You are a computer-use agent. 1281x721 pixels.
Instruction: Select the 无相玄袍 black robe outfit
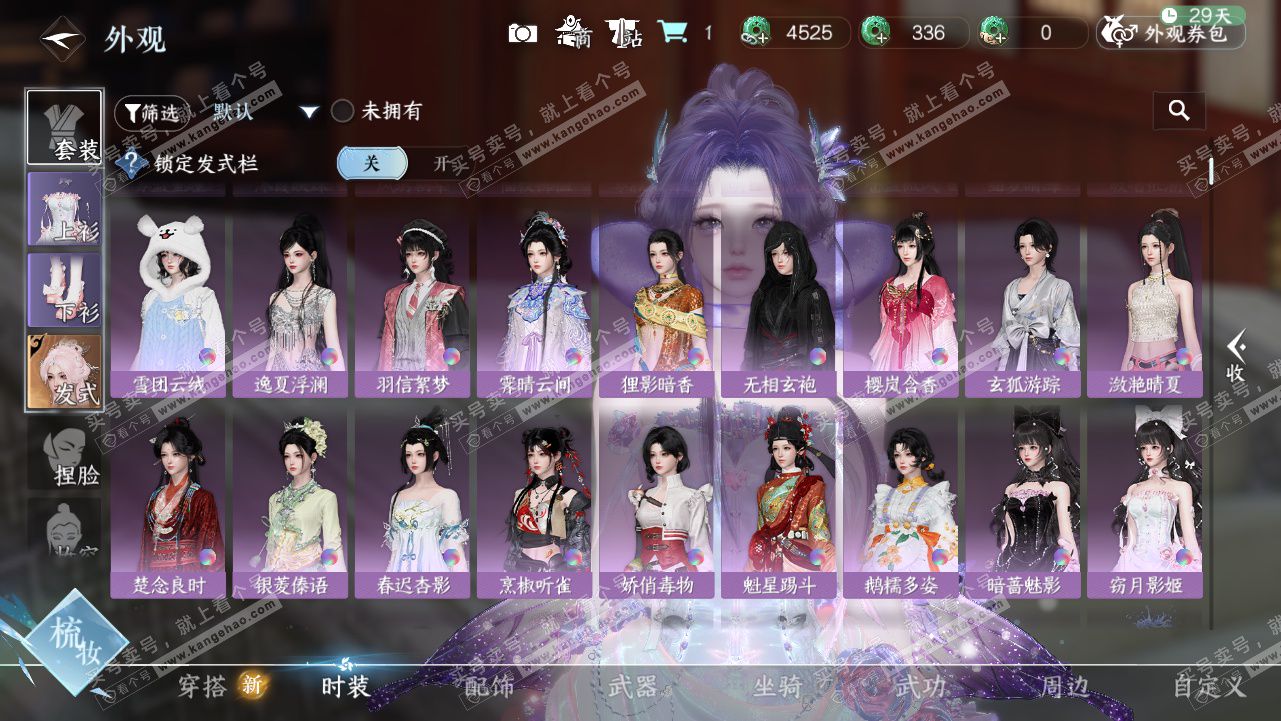tap(781, 300)
